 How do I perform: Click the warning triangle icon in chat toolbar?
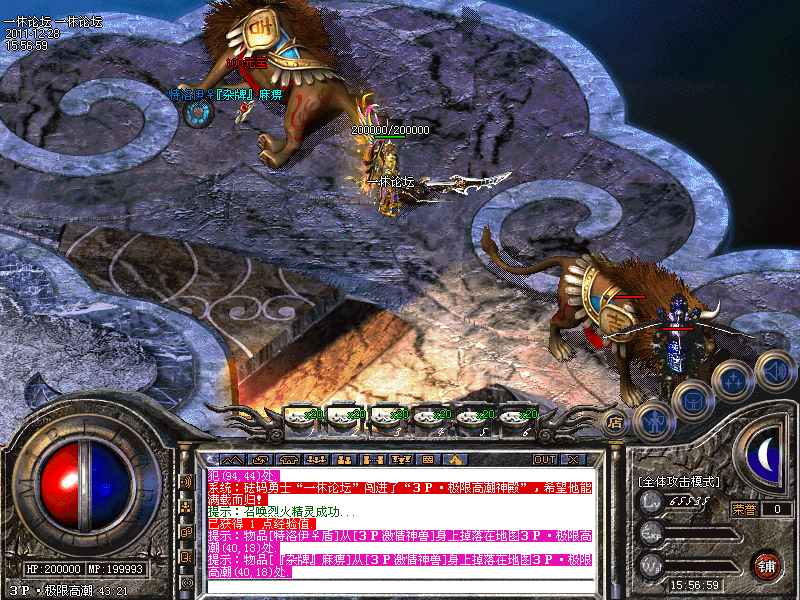coord(454,460)
